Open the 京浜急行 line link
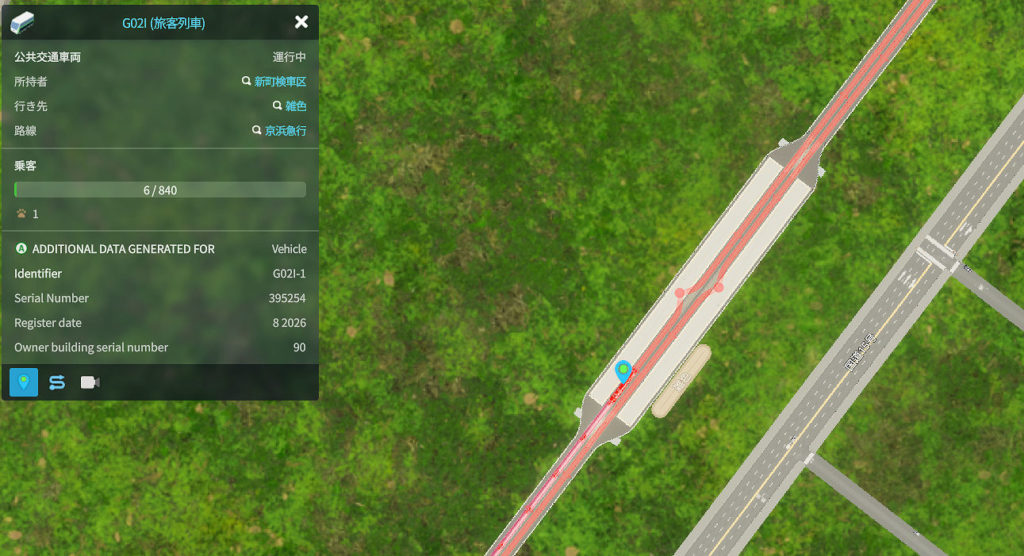 [x=285, y=131]
